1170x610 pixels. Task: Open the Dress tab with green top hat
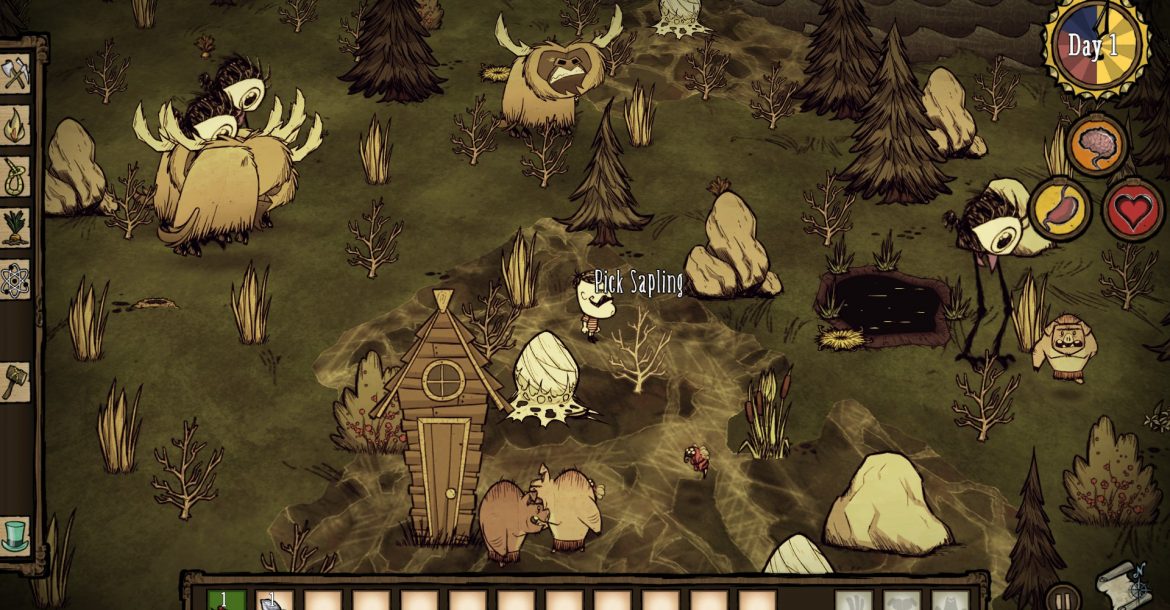click(15, 535)
